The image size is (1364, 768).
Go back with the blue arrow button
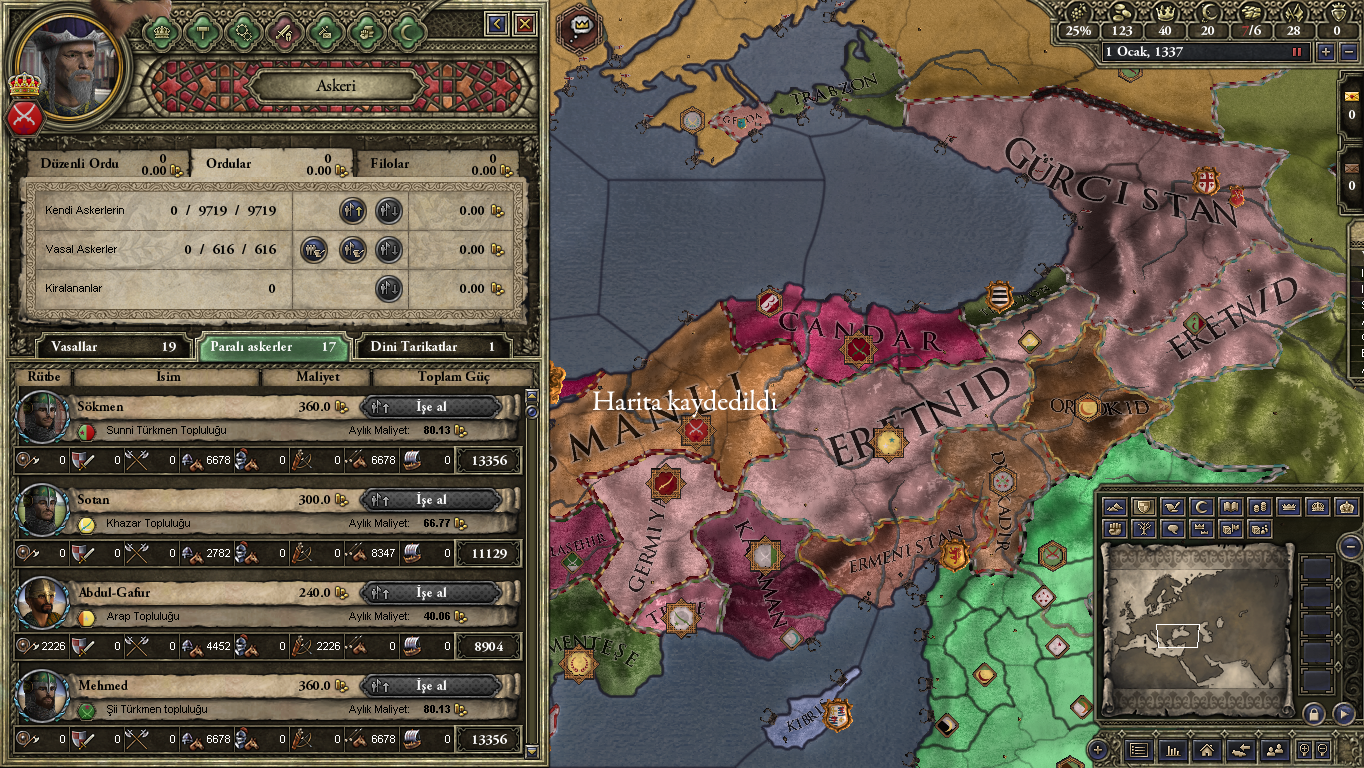pos(497,23)
